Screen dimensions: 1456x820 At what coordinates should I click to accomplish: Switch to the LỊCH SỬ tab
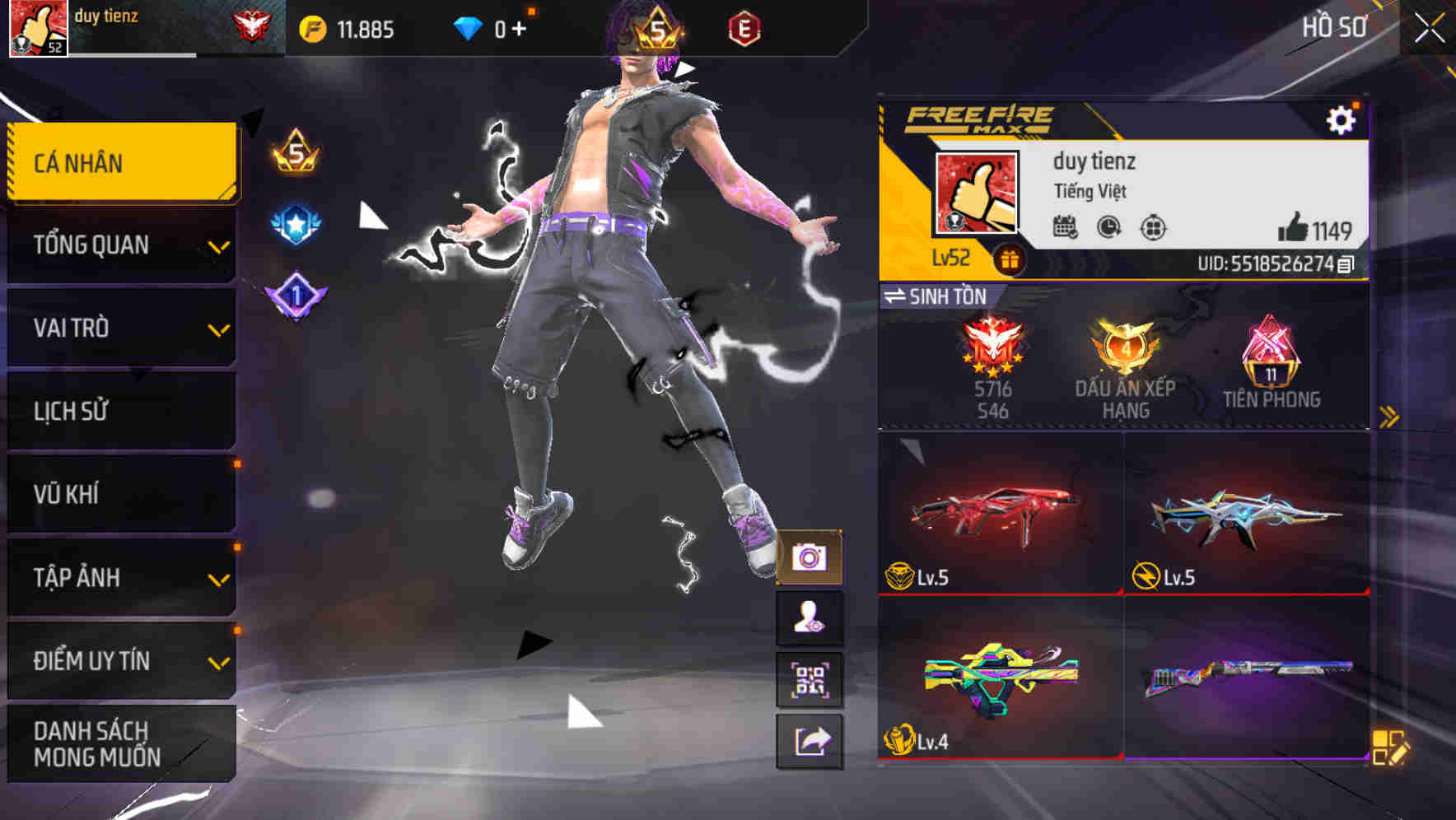pyautogui.click(x=120, y=412)
